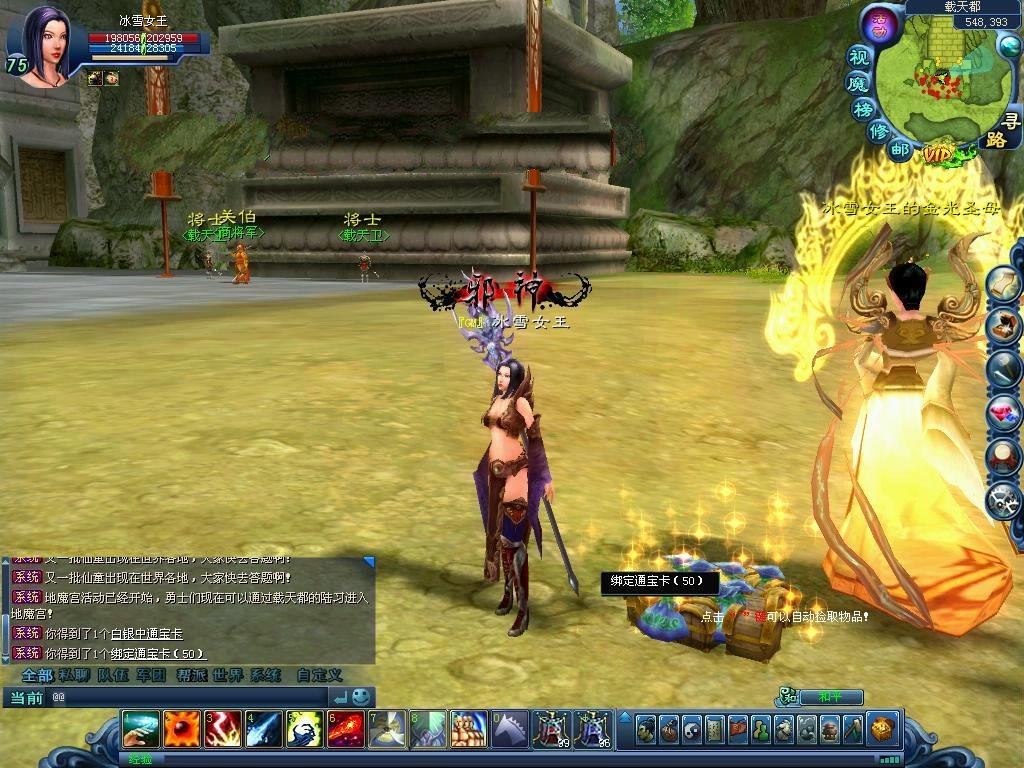Open the gear settings icon

point(1003,499)
